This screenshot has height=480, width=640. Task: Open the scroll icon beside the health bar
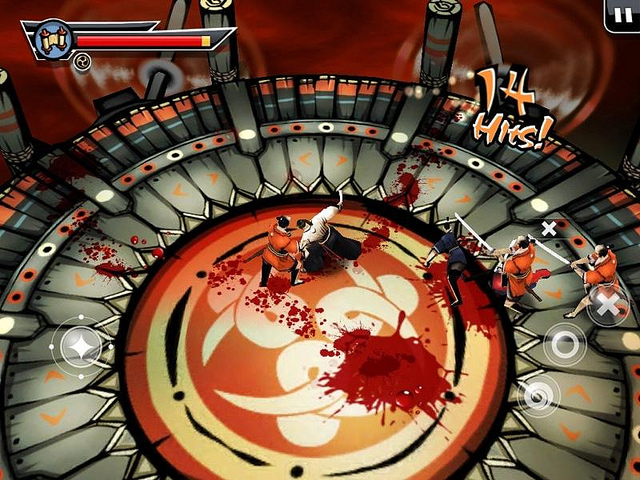(52, 40)
